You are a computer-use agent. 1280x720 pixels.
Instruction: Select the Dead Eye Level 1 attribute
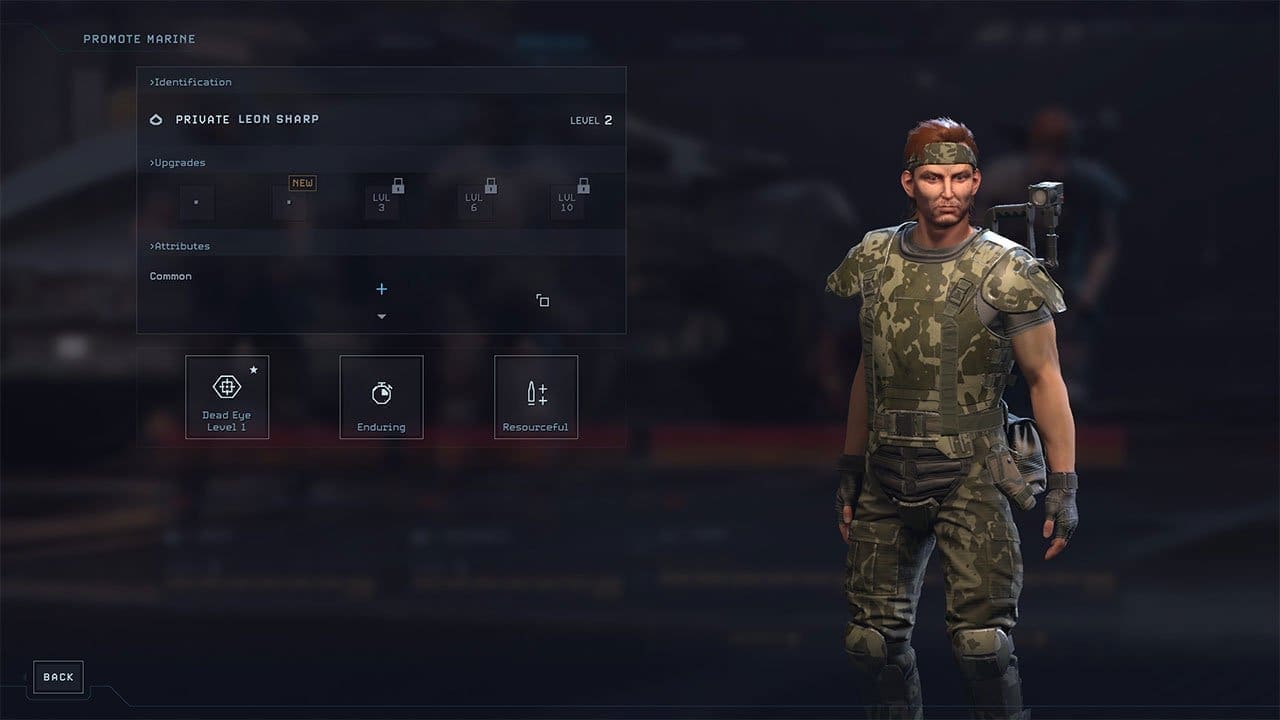(227, 397)
